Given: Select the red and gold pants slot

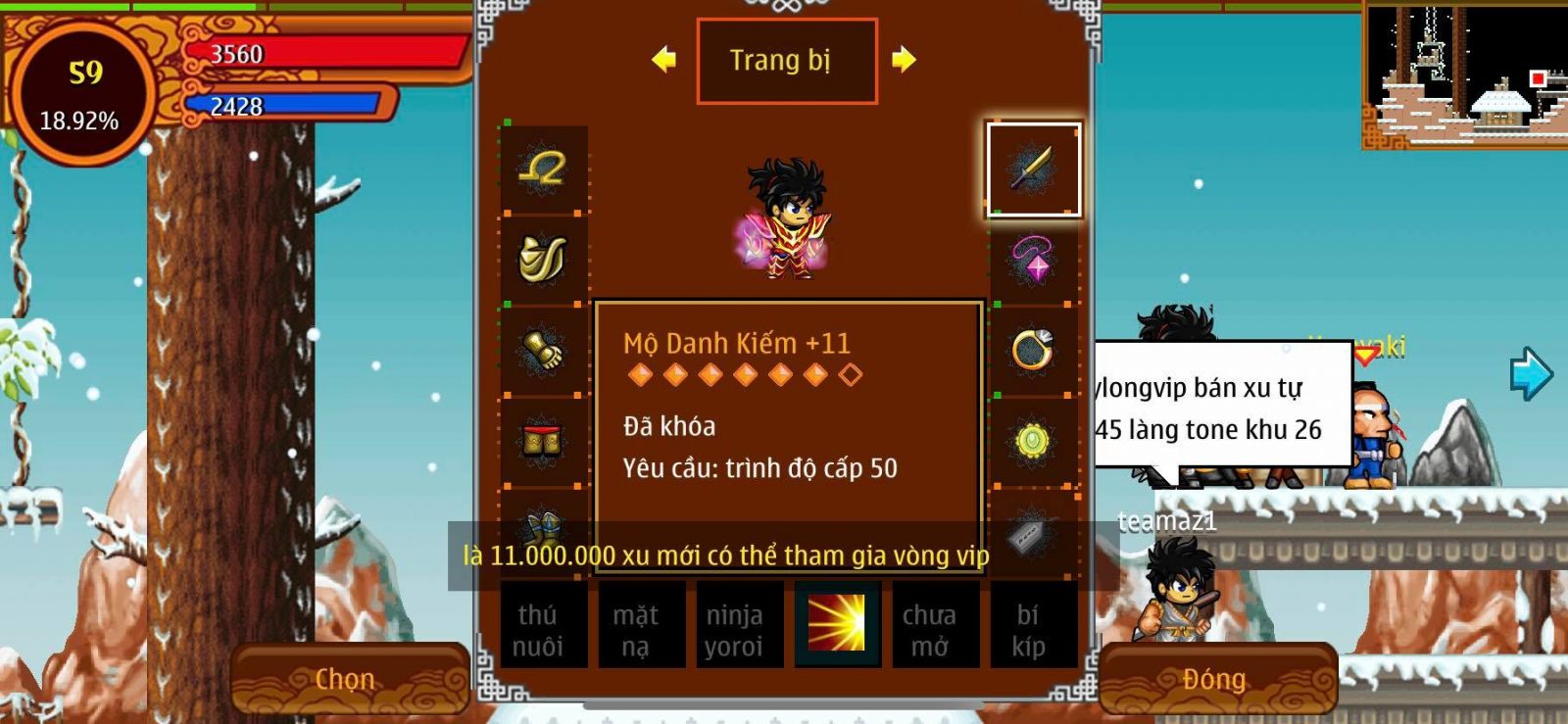Looking at the screenshot, I should point(543,441).
